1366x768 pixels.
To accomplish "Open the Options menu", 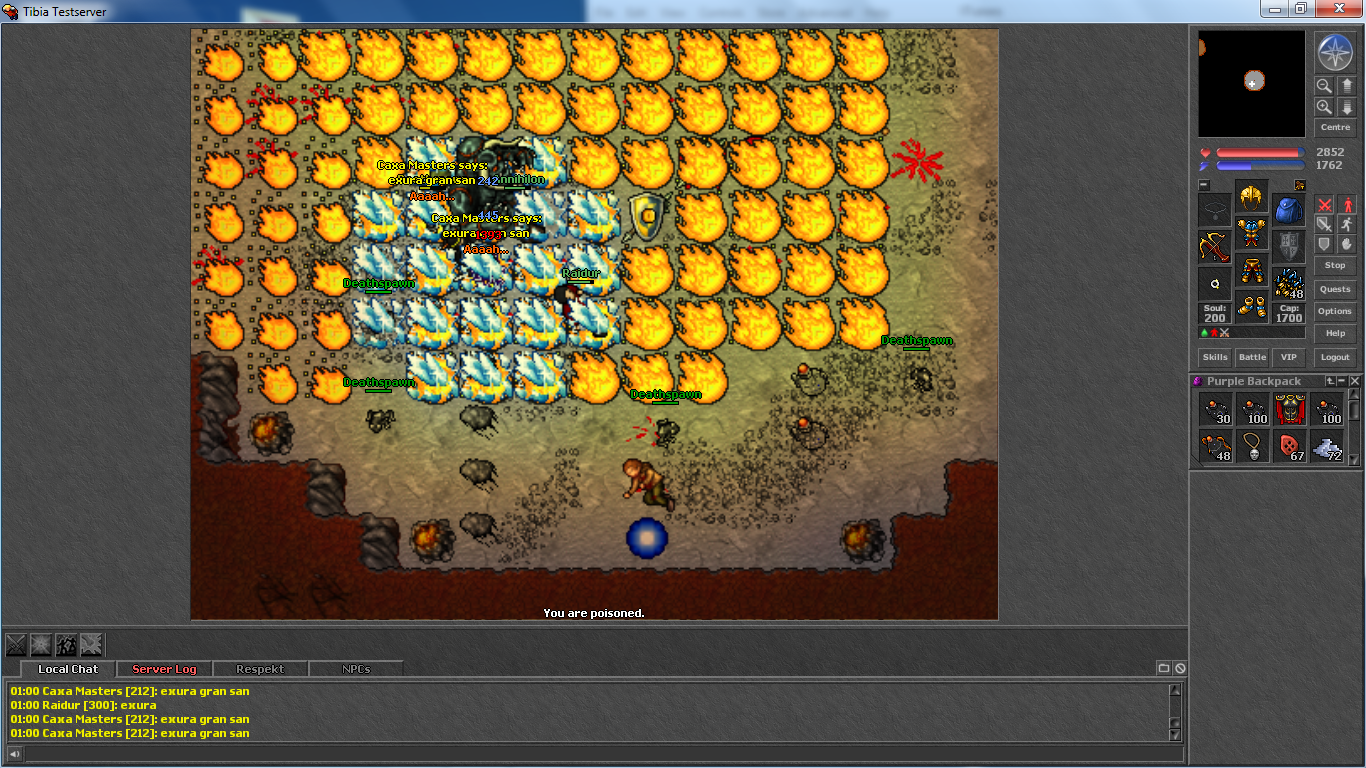I will point(1335,311).
